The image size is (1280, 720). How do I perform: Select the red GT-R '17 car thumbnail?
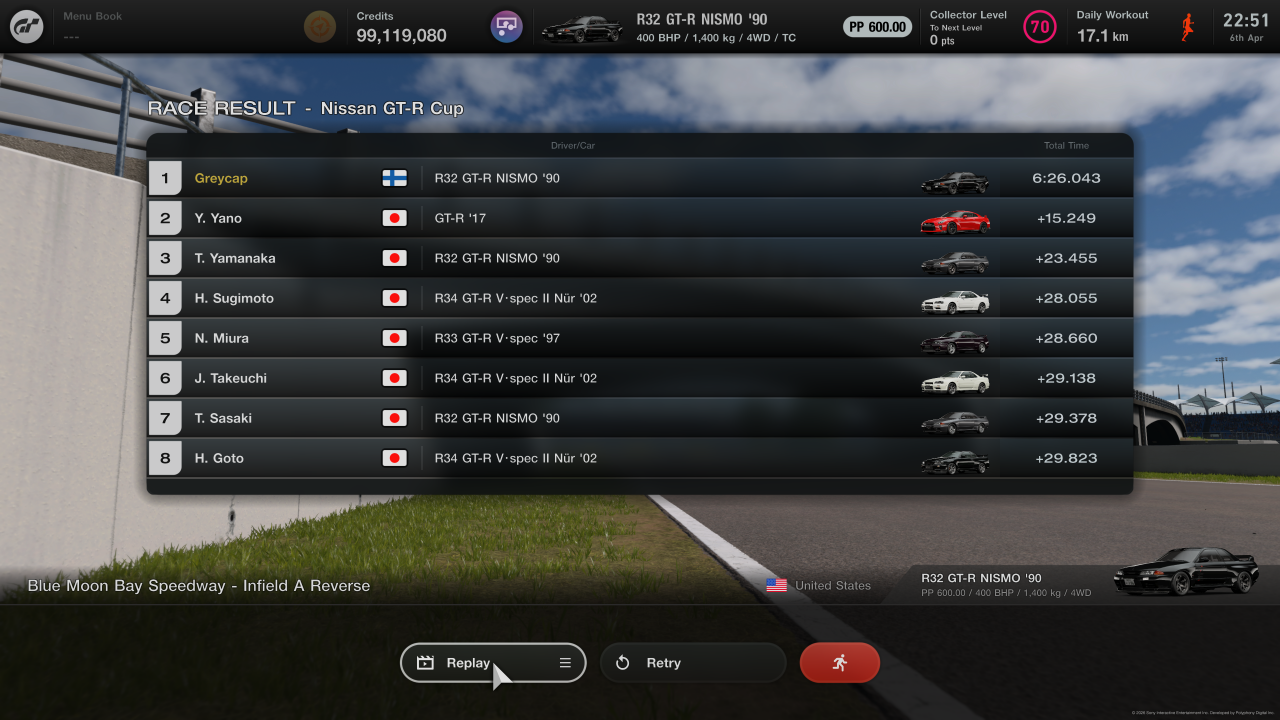click(x=955, y=220)
